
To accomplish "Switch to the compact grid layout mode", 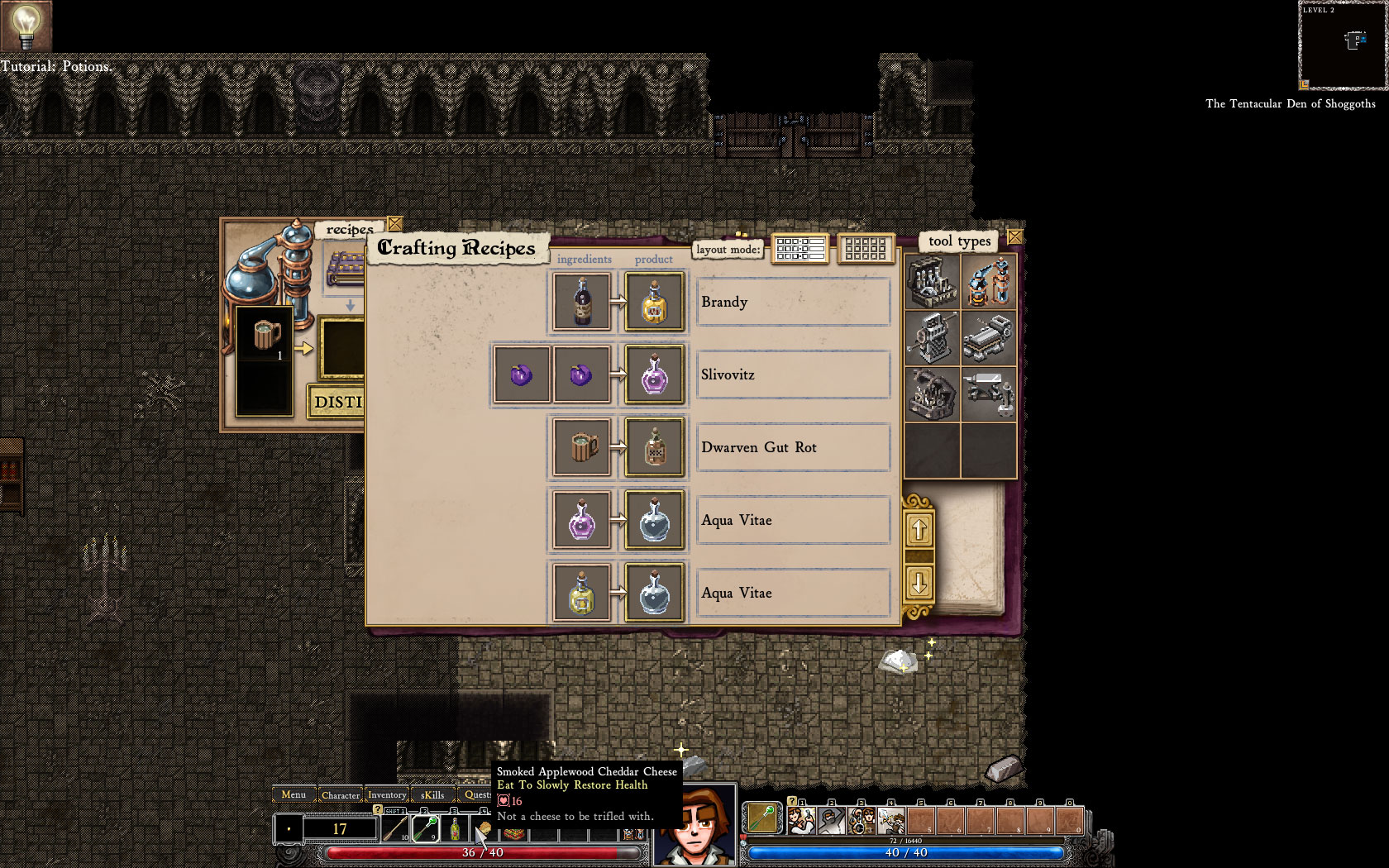I will coord(866,250).
